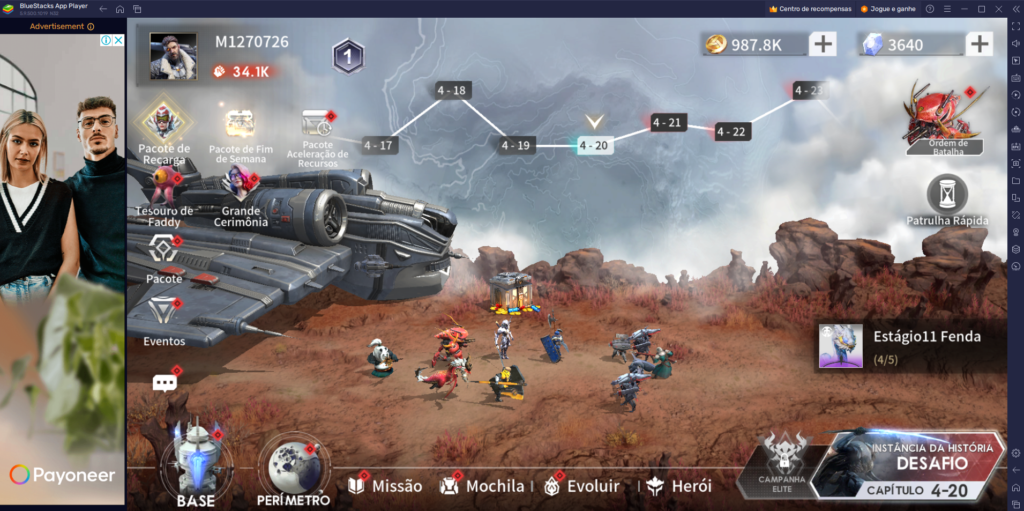Buy more diamonds using the plus button

(x=979, y=44)
